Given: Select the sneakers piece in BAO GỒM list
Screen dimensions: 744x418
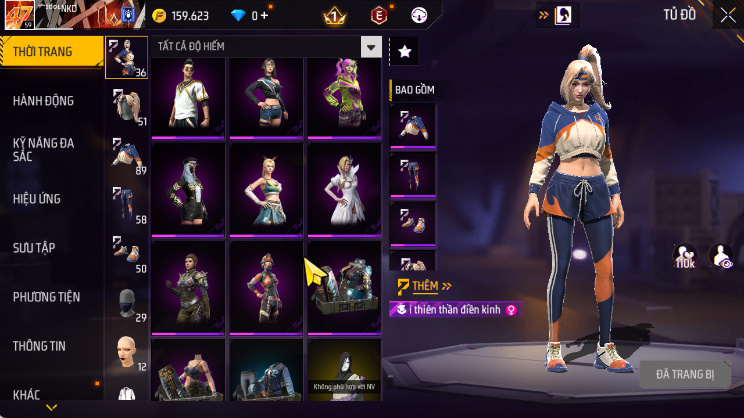Looking at the screenshot, I should (413, 223).
